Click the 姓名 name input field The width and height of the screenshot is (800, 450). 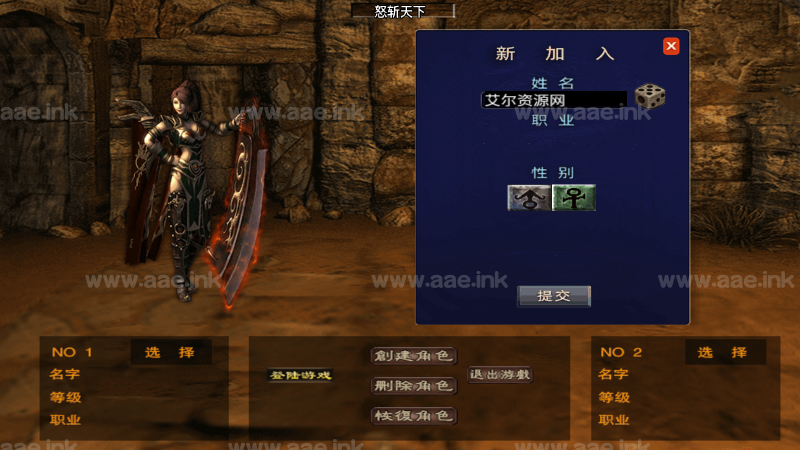(x=554, y=99)
